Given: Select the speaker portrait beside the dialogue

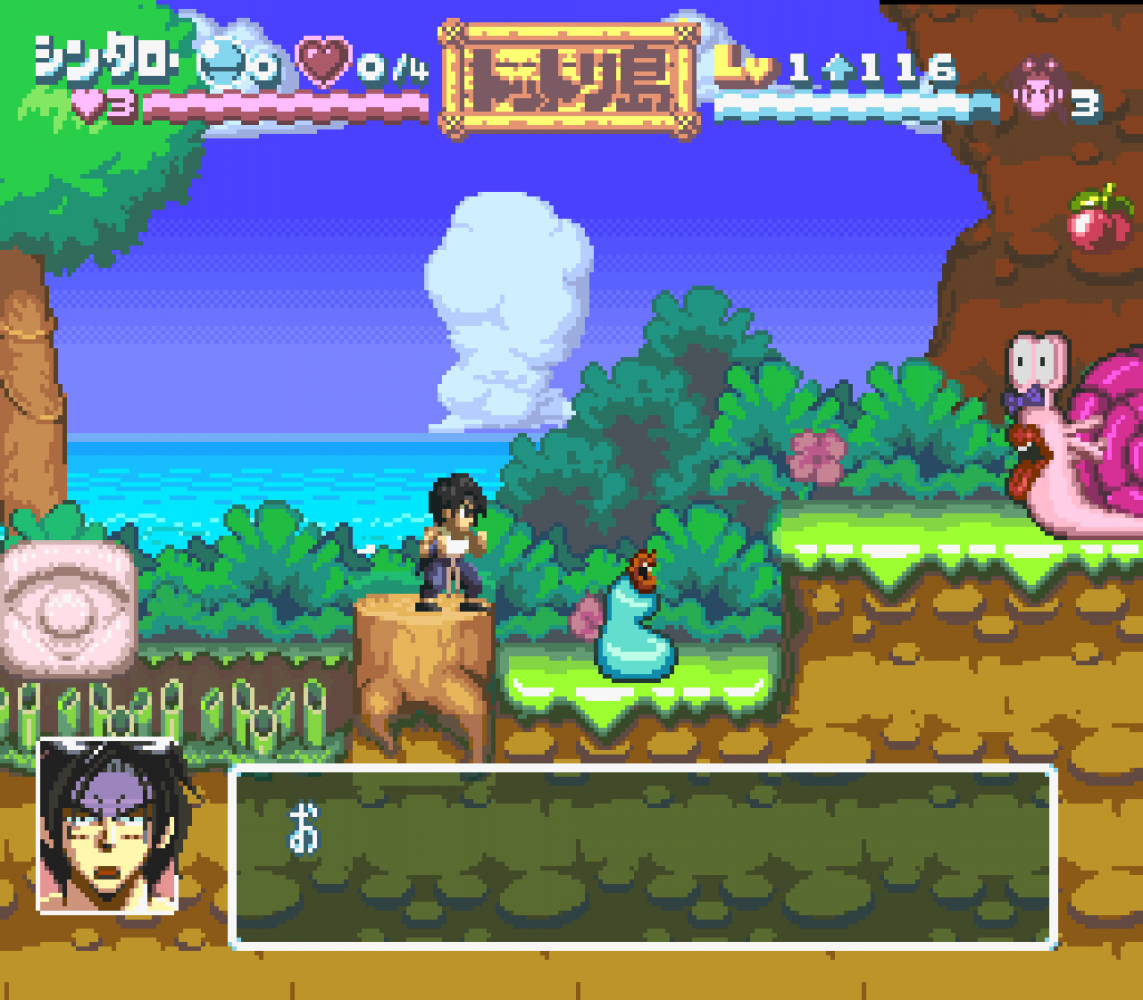Looking at the screenshot, I should pyautogui.click(x=108, y=826).
